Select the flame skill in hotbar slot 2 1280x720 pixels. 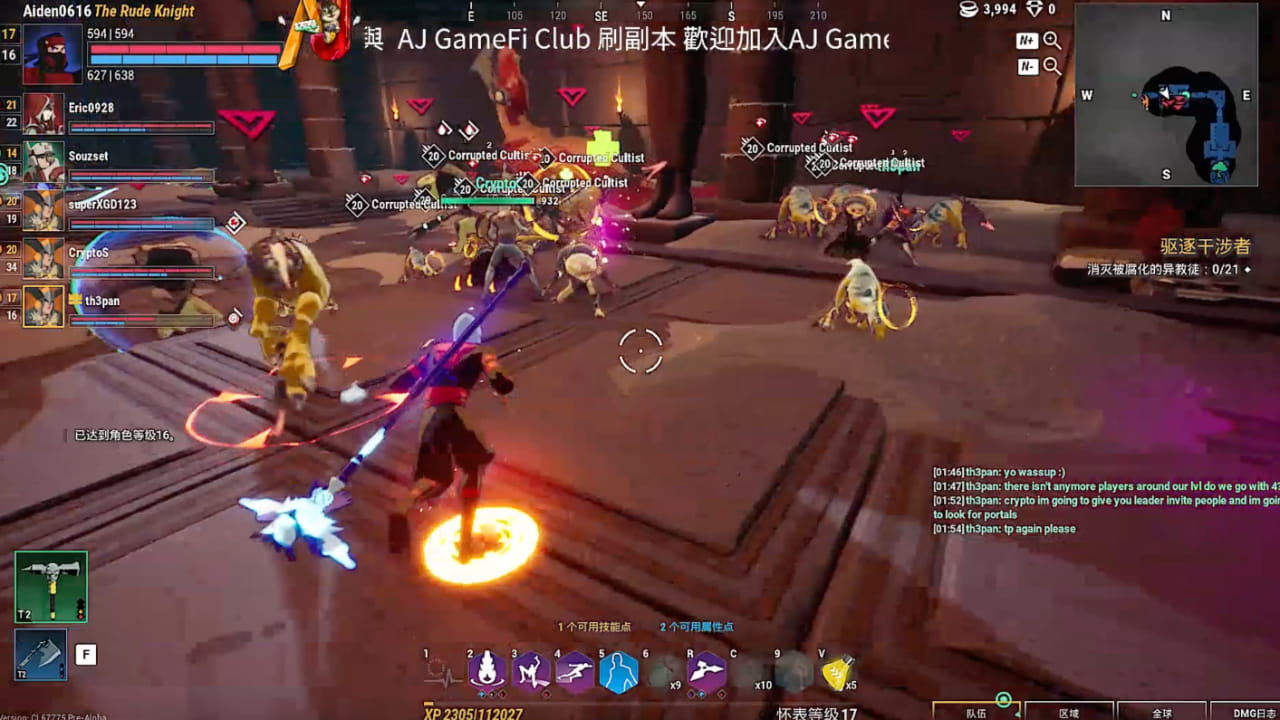pos(486,668)
